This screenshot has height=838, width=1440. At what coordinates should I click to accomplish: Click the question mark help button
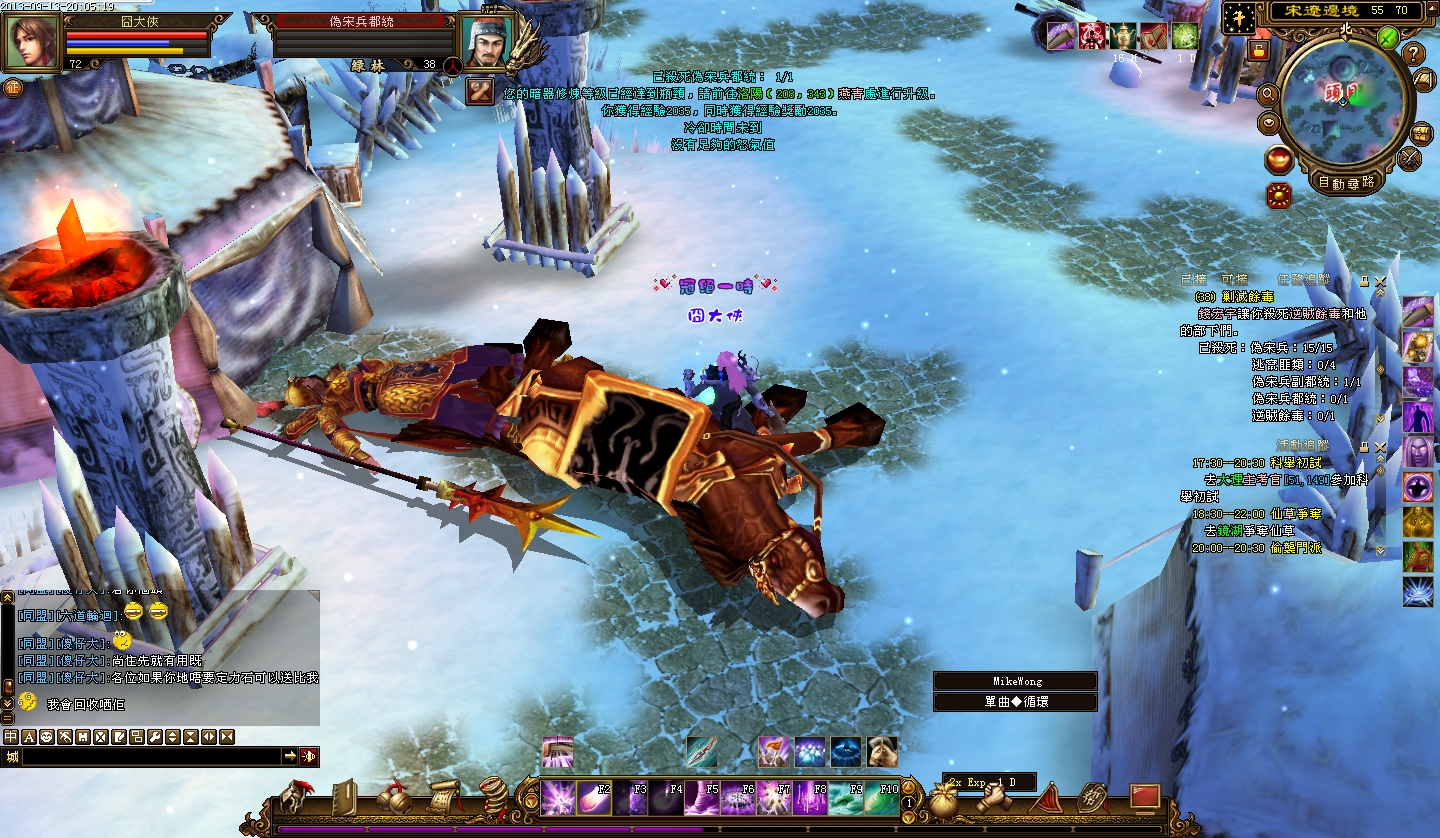(x=1413, y=53)
